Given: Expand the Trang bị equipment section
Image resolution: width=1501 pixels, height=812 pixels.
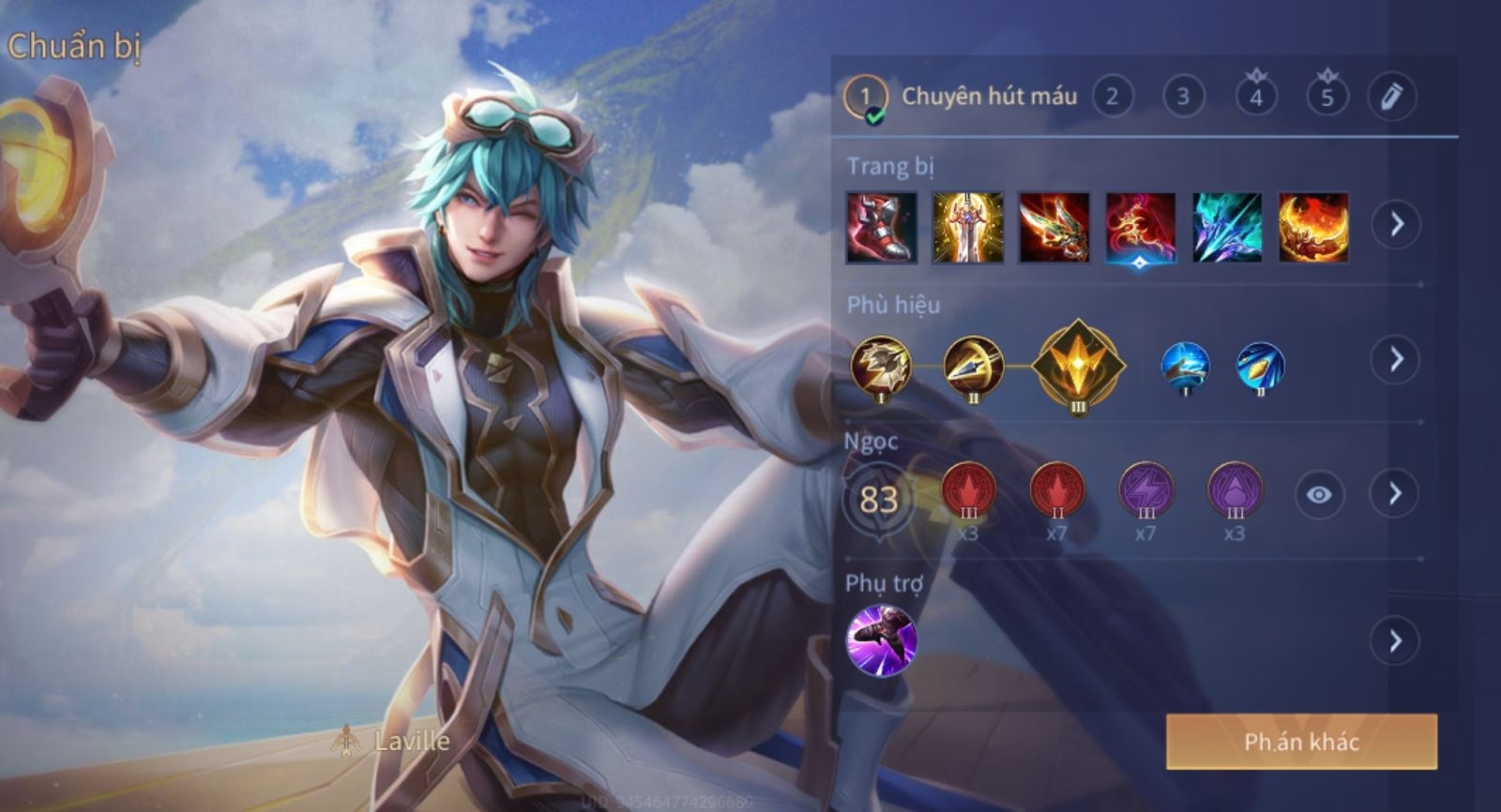Looking at the screenshot, I should click(x=1396, y=225).
